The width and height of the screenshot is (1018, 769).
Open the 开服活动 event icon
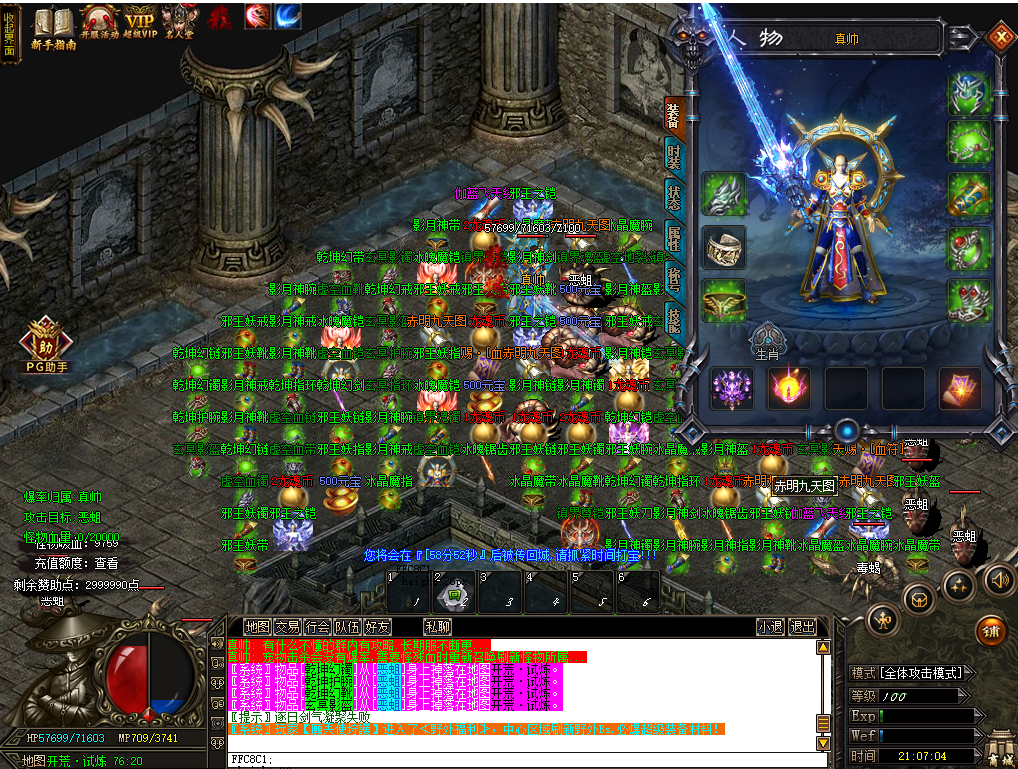100,26
